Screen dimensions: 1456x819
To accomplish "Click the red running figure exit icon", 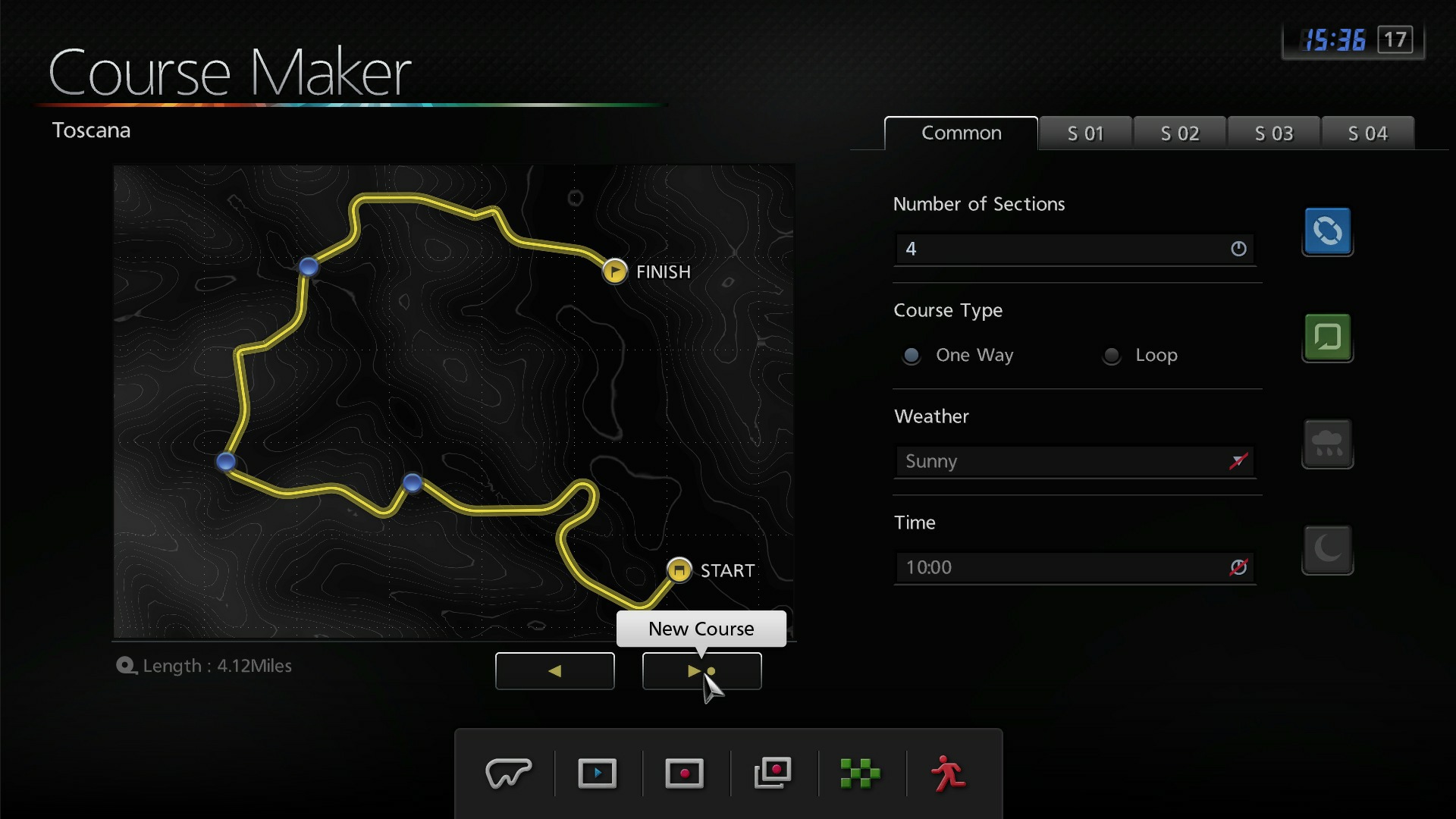I will tap(948, 773).
